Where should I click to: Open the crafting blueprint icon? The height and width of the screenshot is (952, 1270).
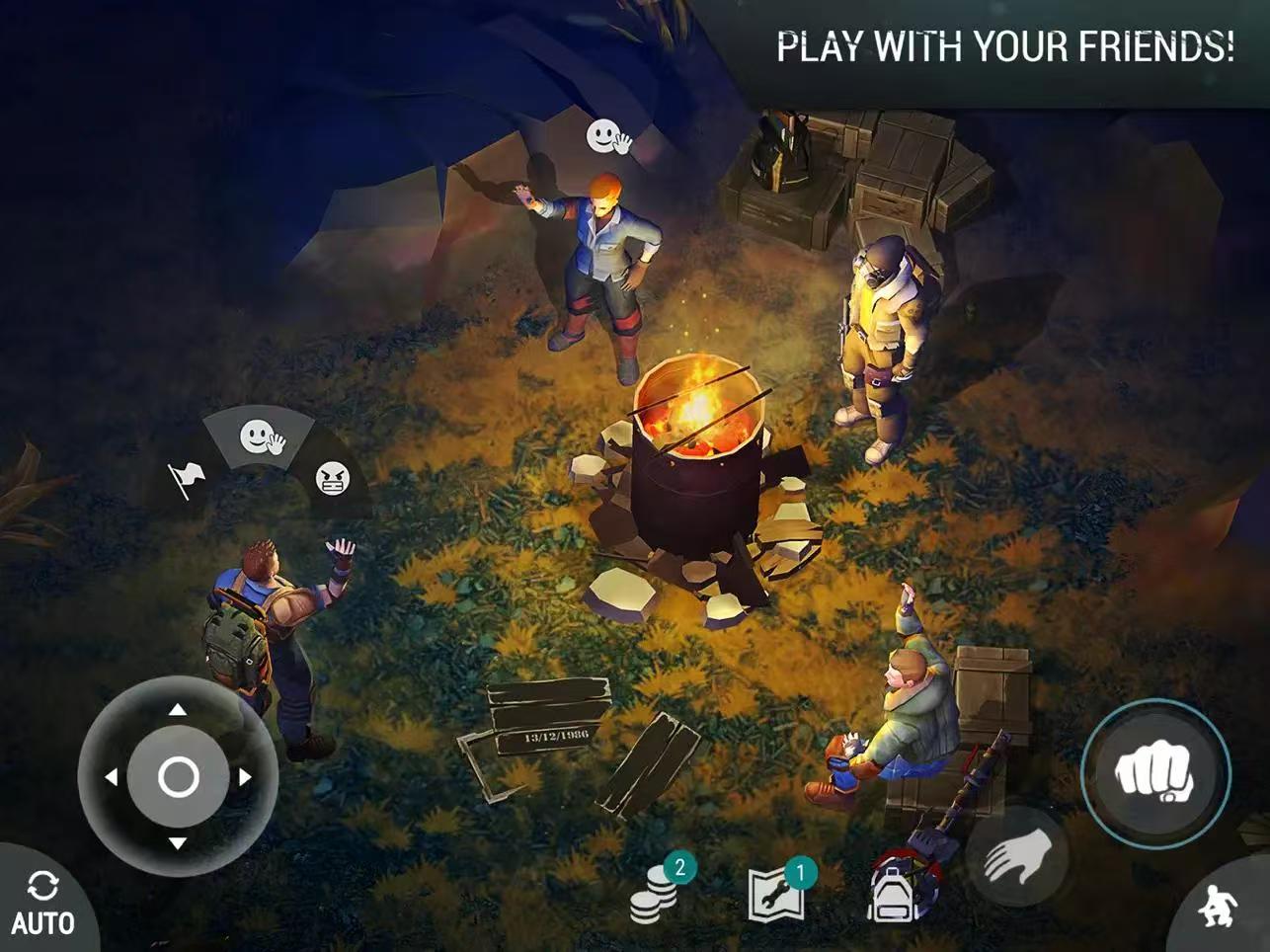click(x=776, y=892)
